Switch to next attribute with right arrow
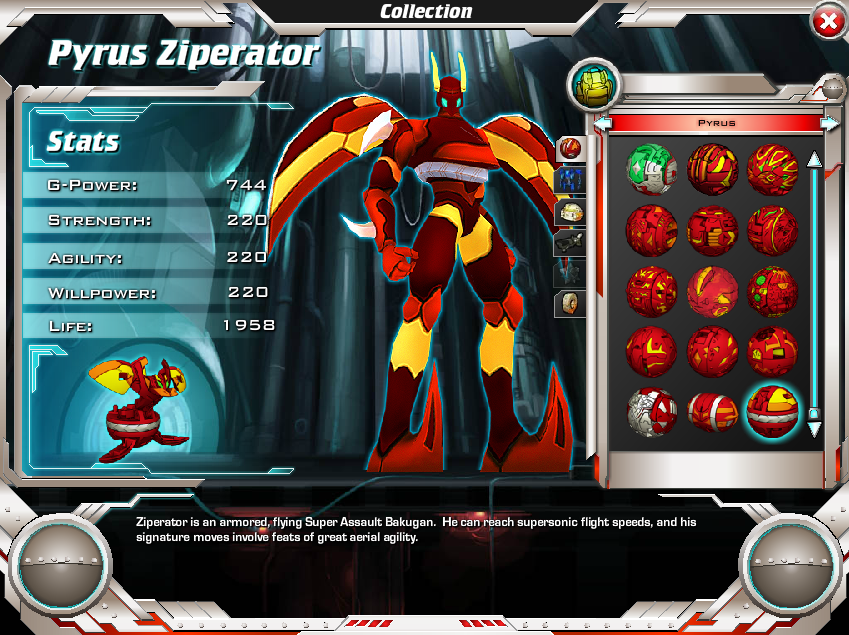Screen dimensions: 849x635 829,123
